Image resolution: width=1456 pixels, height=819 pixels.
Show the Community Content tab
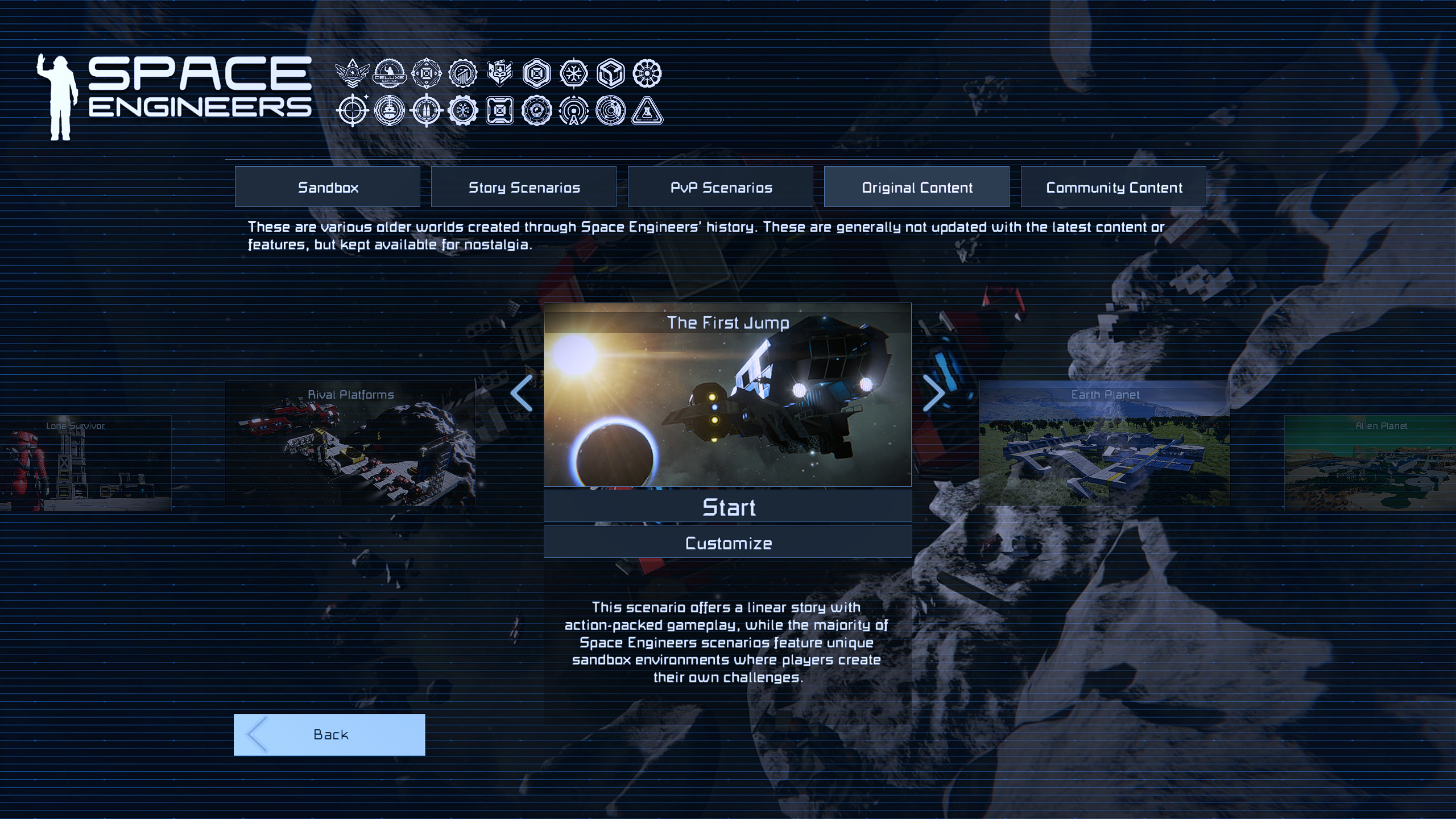[1114, 187]
